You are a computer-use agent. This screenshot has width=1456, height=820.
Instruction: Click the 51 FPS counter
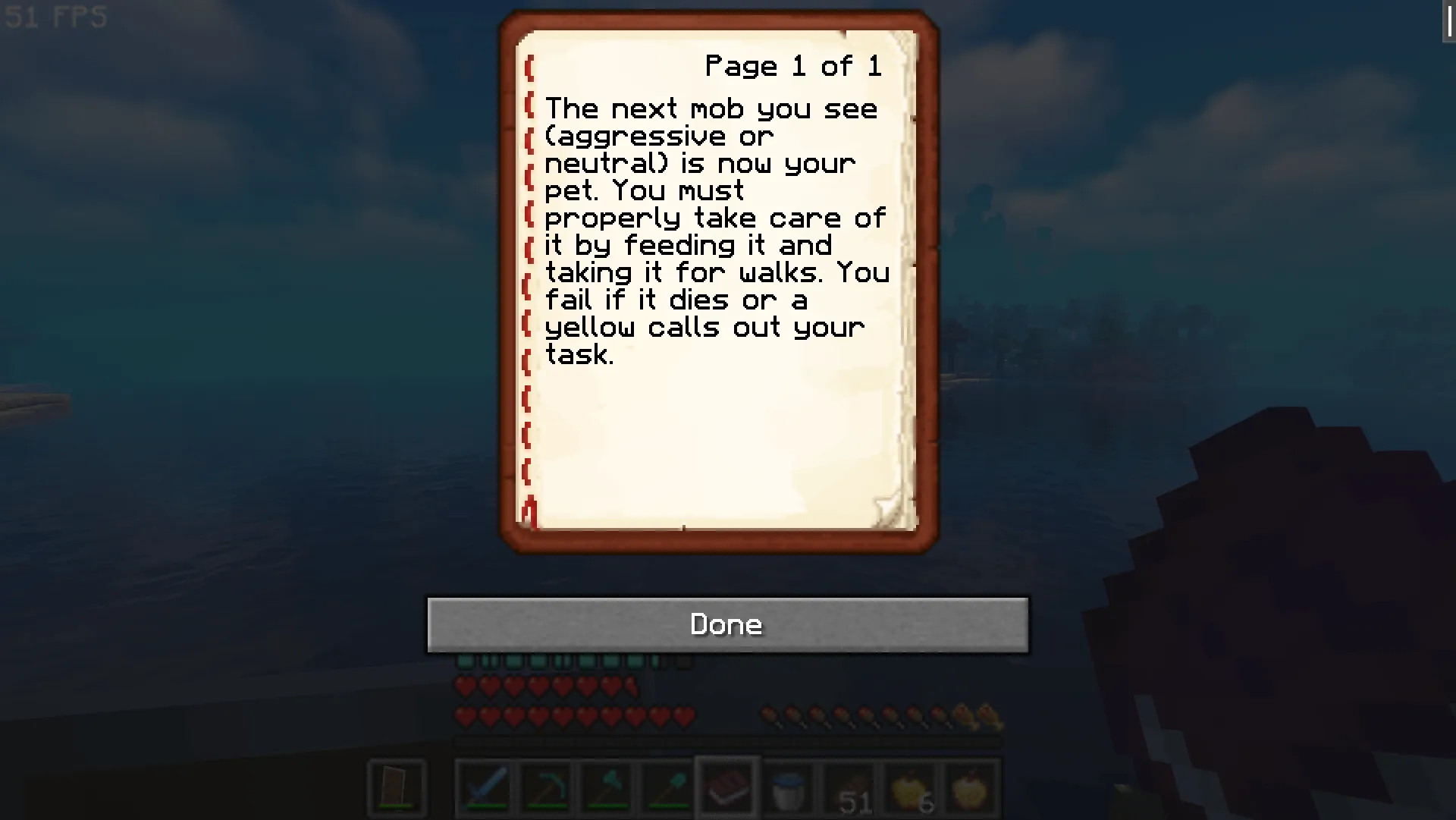[x=53, y=18]
